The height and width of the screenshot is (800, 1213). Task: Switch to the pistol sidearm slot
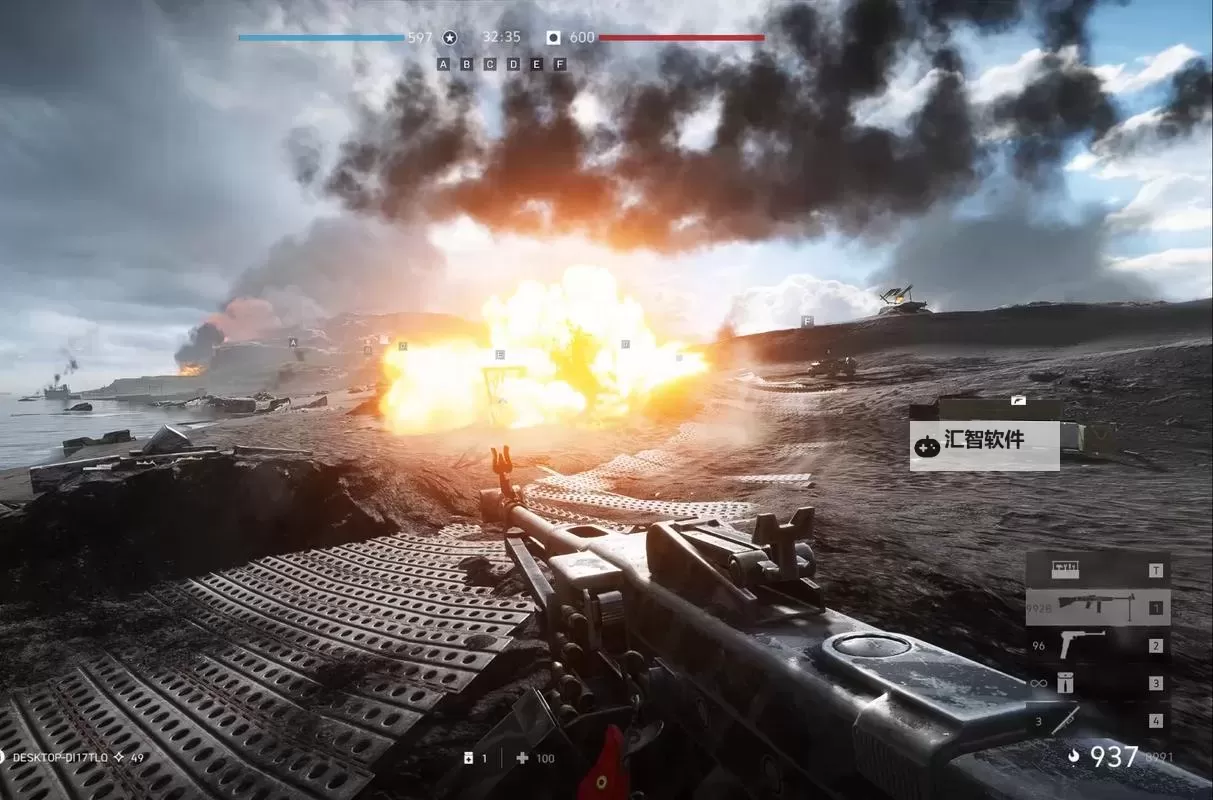[x=1097, y=645]
